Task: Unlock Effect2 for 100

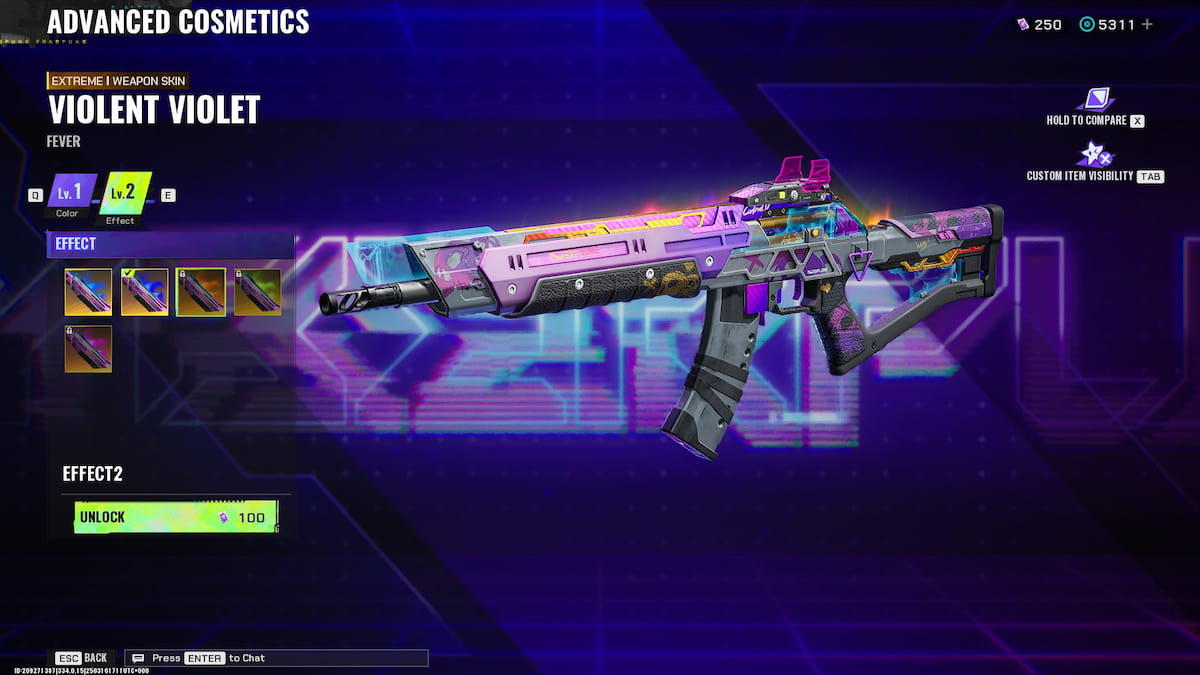Action: [175, 517]
